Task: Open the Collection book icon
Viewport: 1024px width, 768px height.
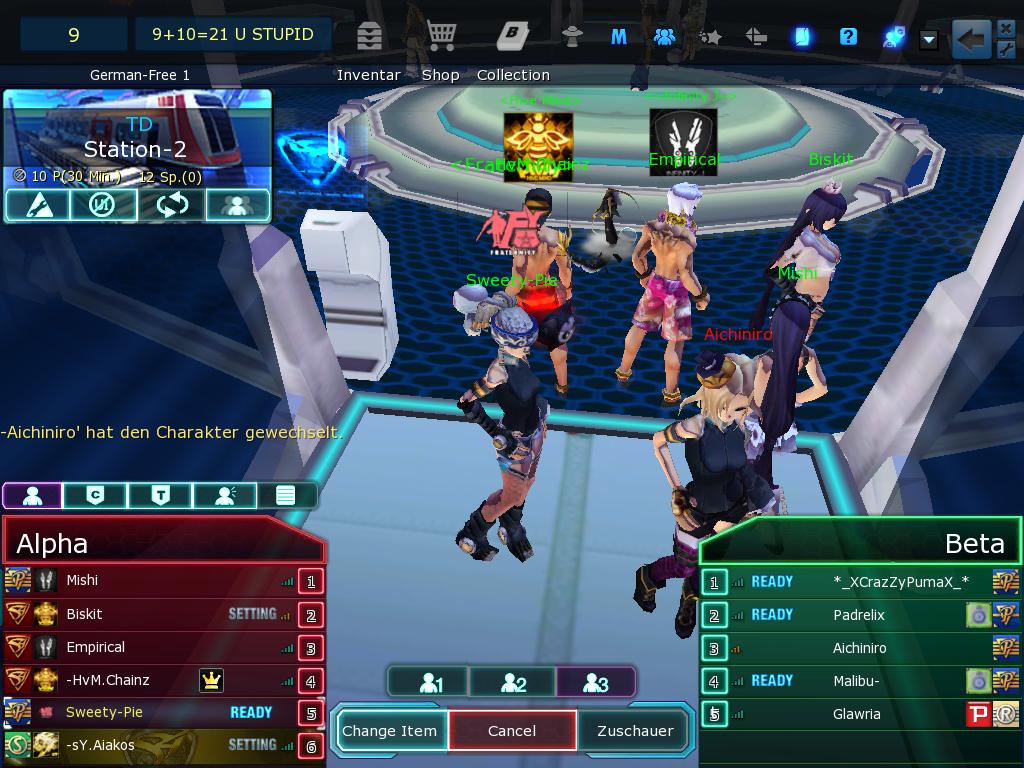Action: coord(512,36)
